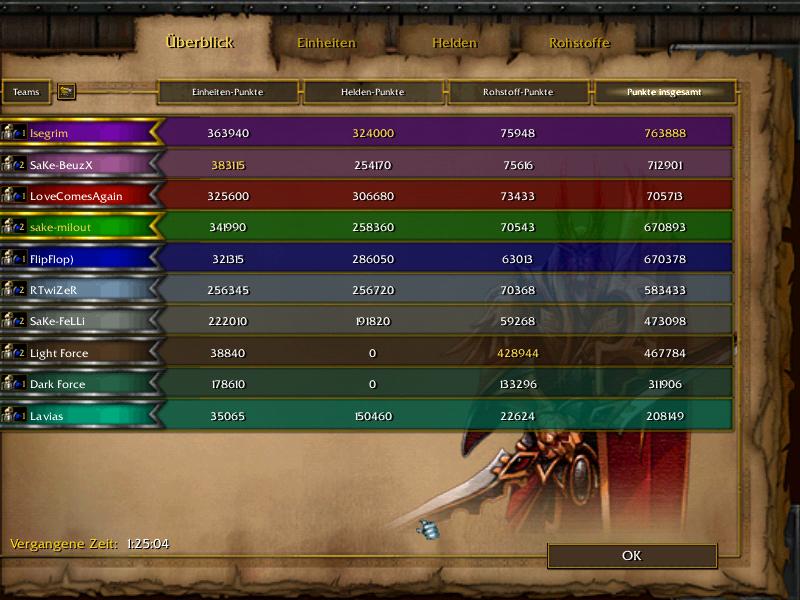Switch to the Einheiten tab
The image size is (800, 600).
326,43
